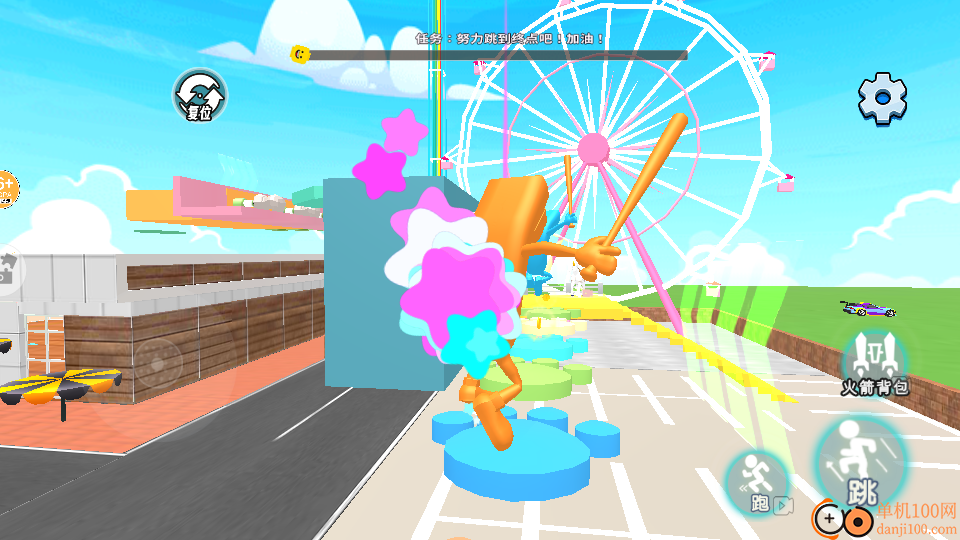The height and width of the screenshot is (540, 960).
Task: Tap the 复位 reset position button
Action: tap(199, 96)
